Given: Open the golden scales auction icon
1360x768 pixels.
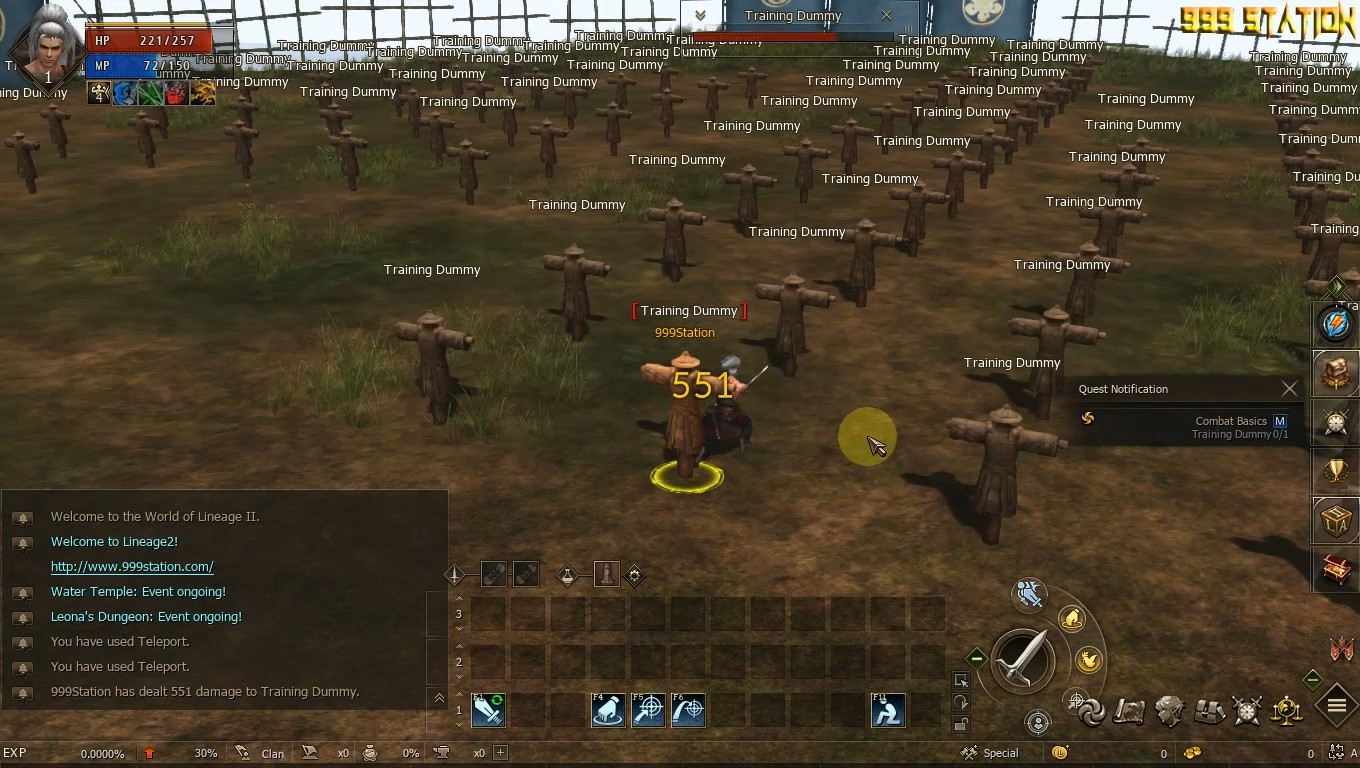Looking at the screenshot, I should [1286, 711].
